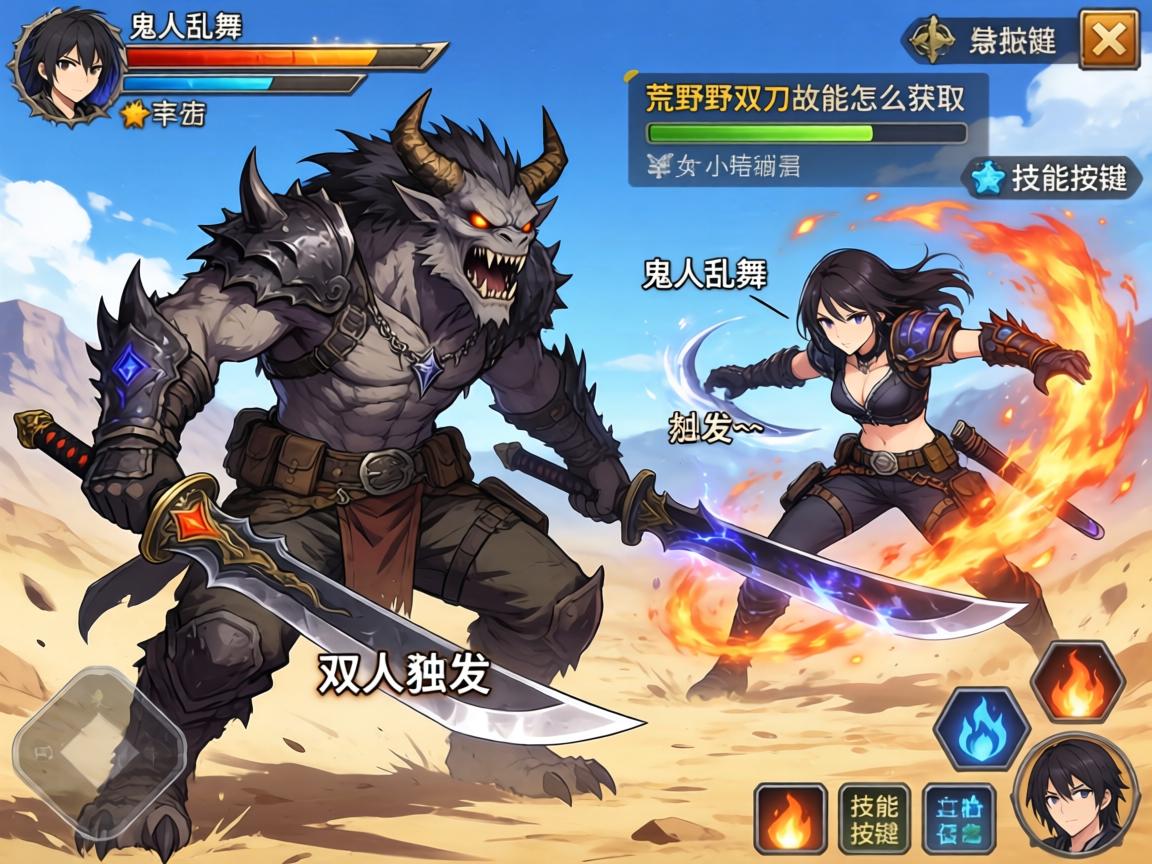Use the square fire skill icon
Screen dimensions: 1152x864
coord(790,818)
